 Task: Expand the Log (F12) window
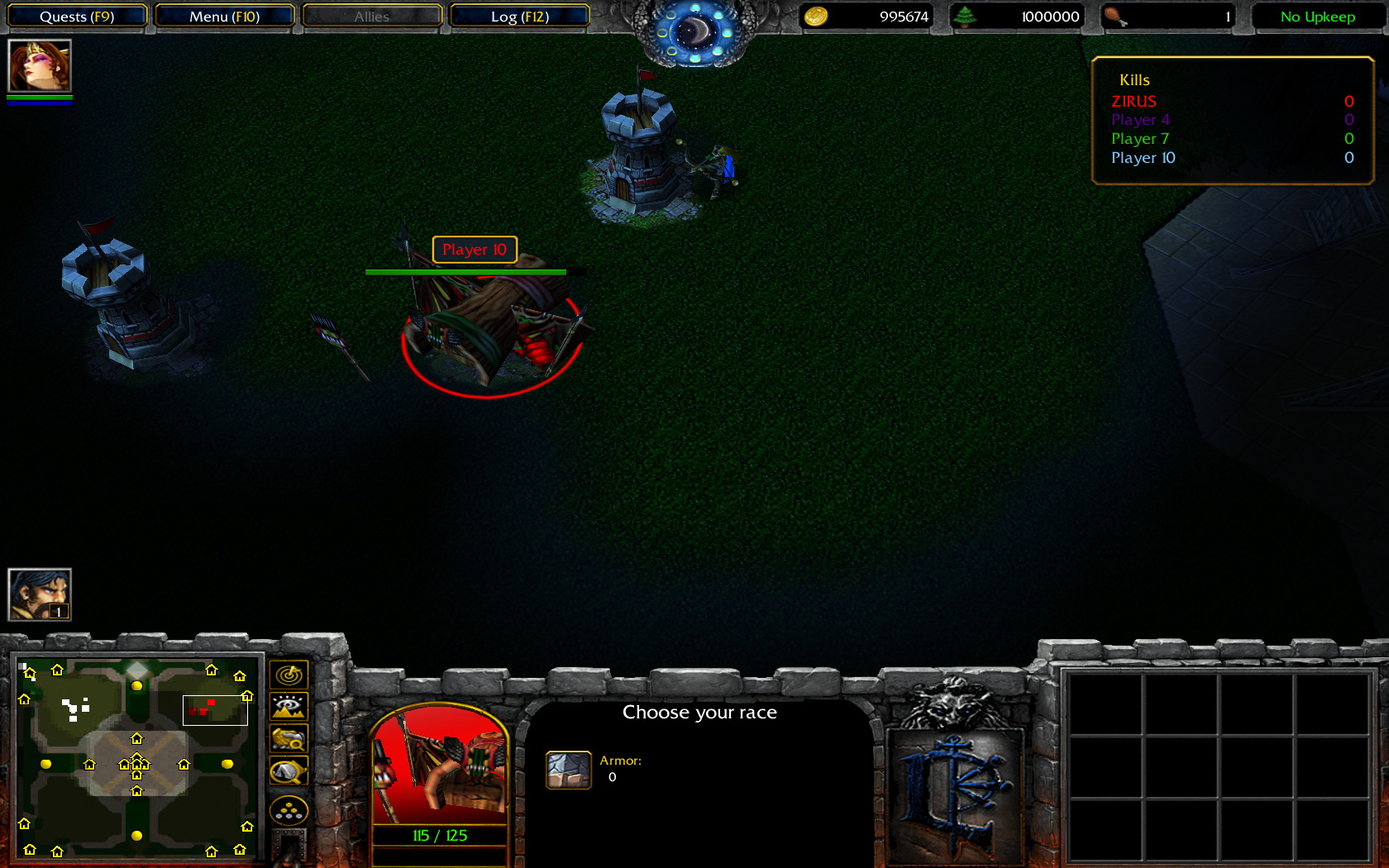coord(520,16)
